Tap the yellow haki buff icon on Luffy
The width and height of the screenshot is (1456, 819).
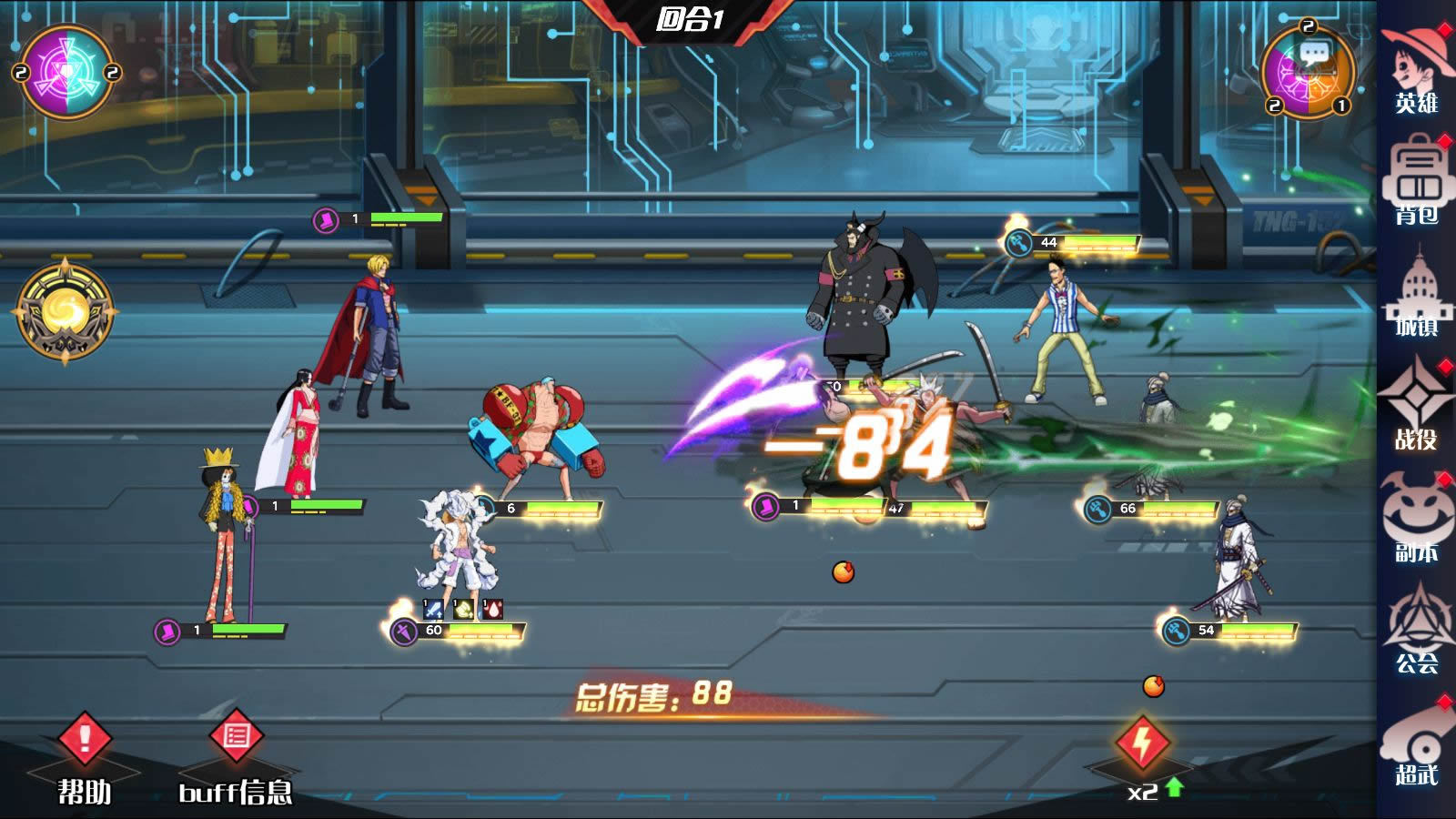(x=463, y=608)
